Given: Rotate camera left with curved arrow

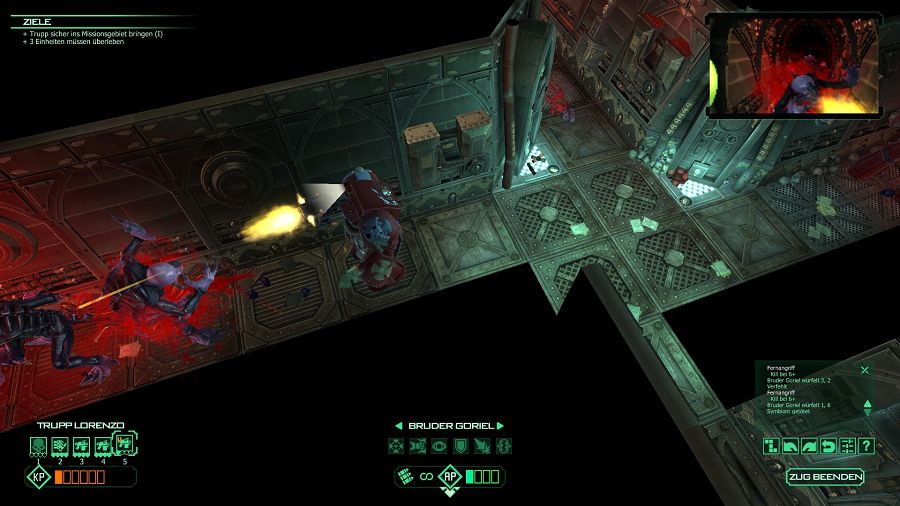Looking at the screenshot, I should tap(790, 446).
